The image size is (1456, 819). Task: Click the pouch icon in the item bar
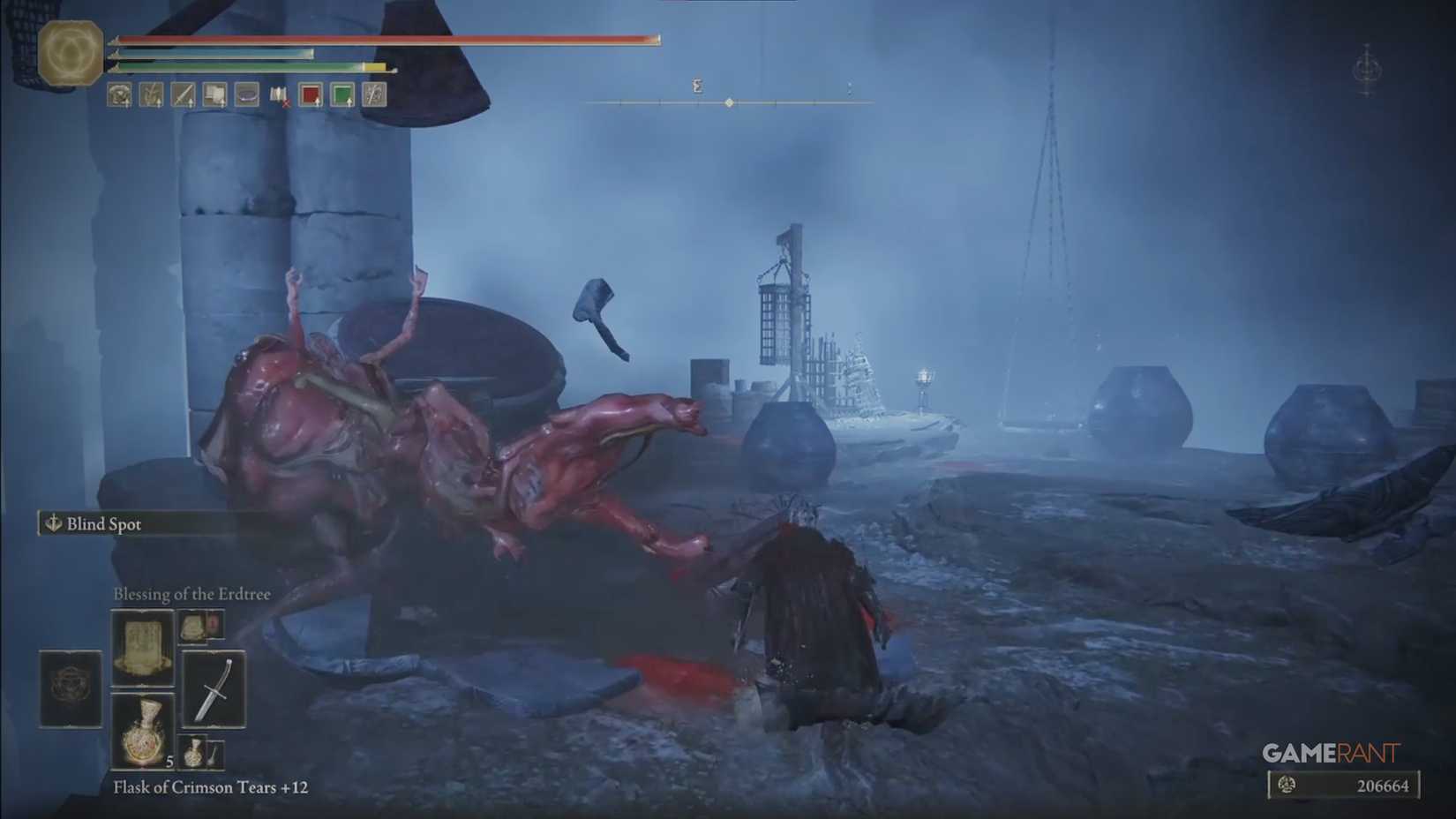tap(245, 95)
